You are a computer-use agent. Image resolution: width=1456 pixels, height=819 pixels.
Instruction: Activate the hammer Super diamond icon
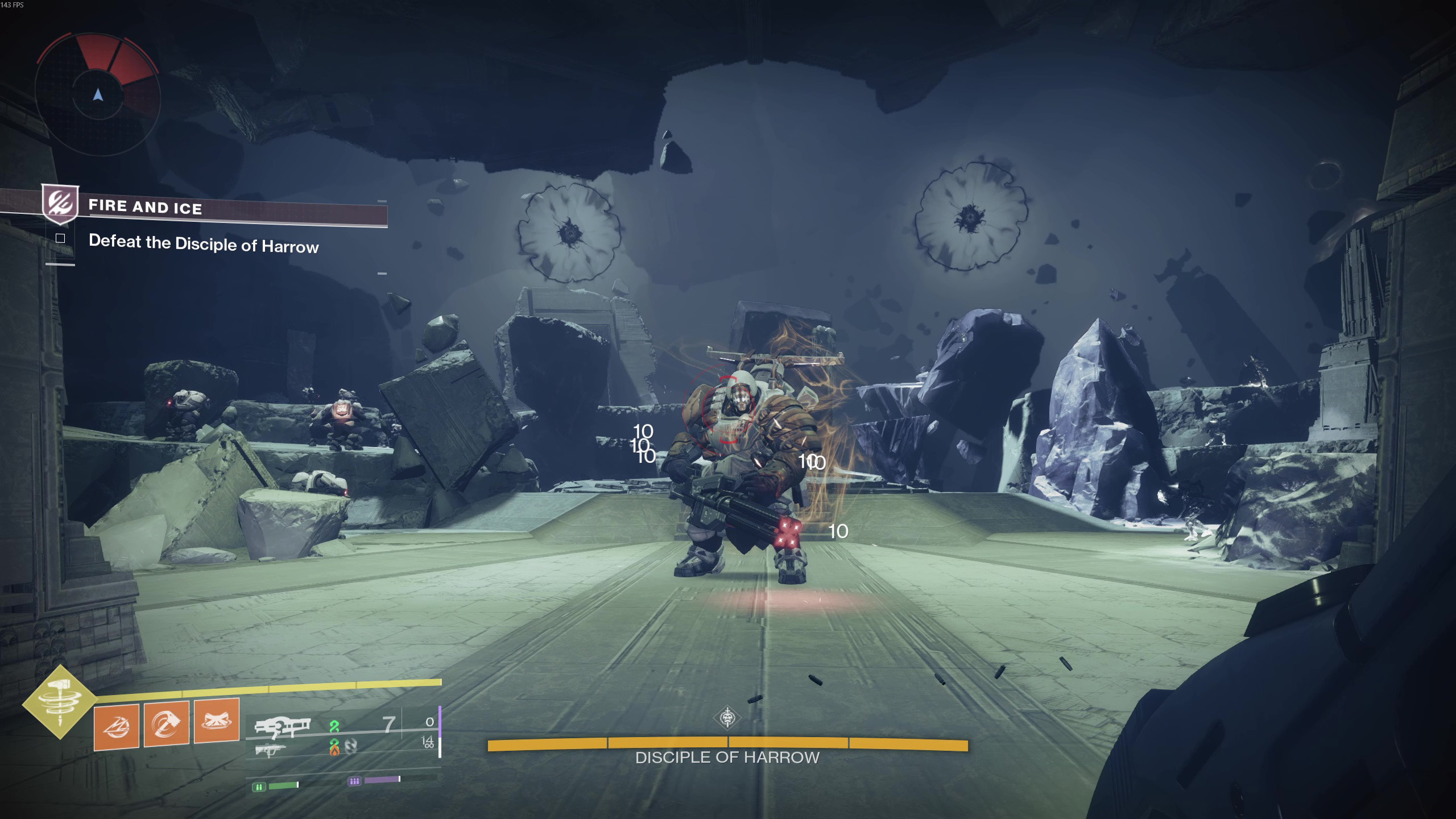pos(59,702)
